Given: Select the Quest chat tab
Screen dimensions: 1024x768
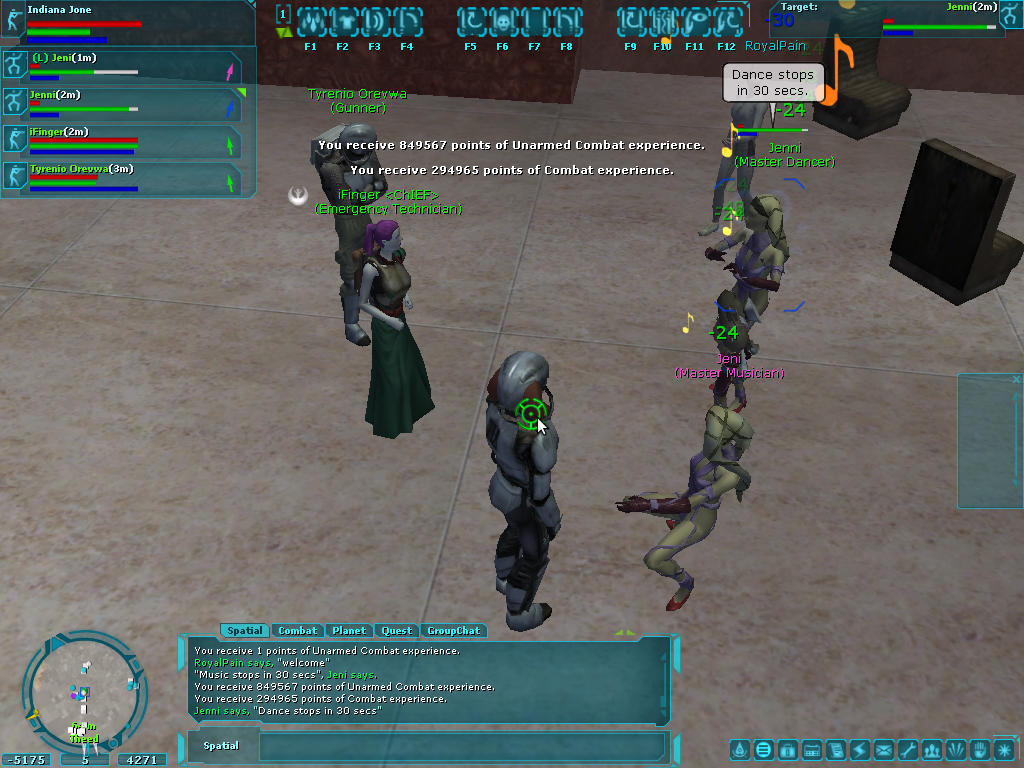Looking at the screenshot, I should coord(396,631).
